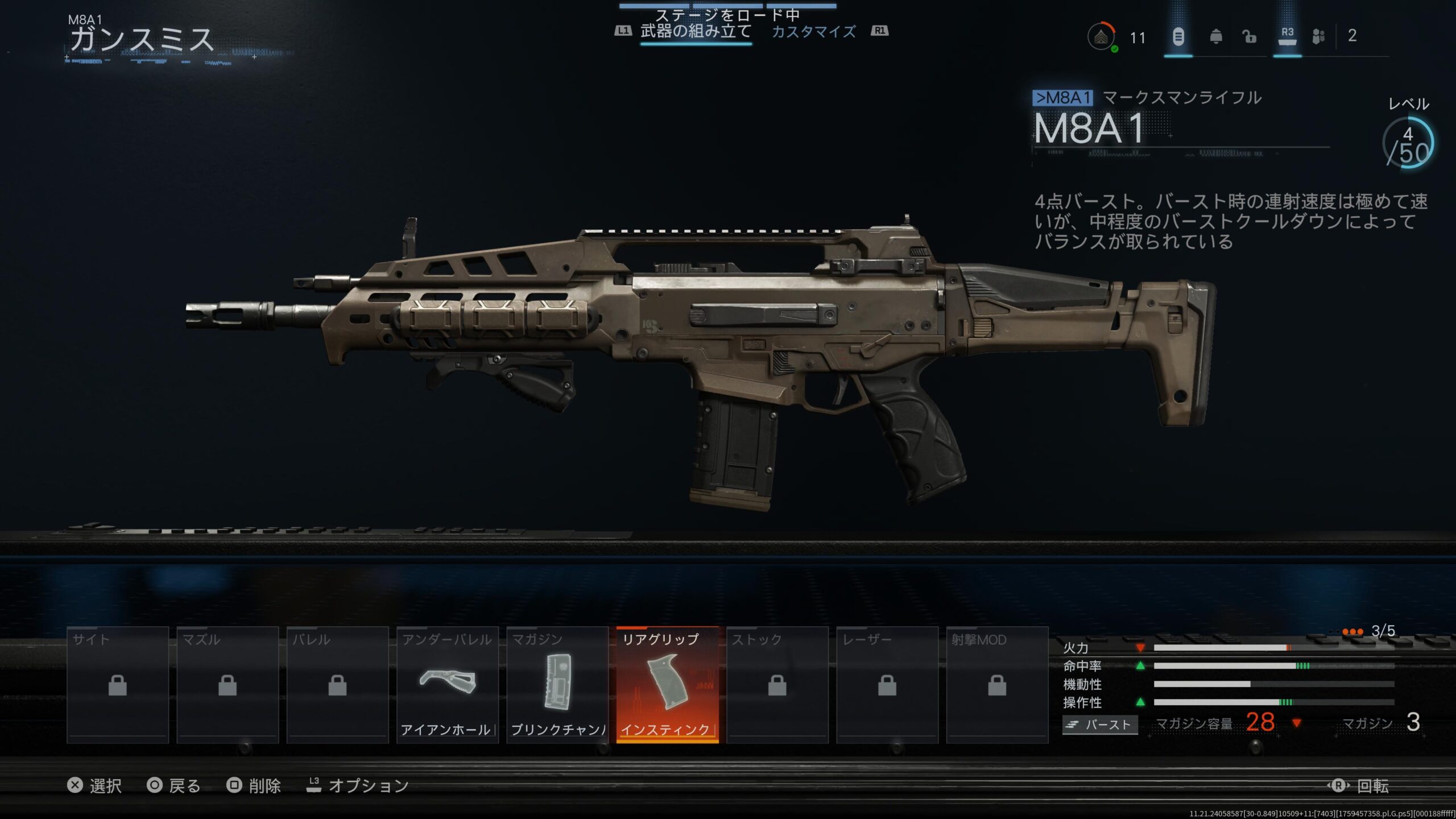The width and height of the screenshot is (1456, 819).
Task: Open the カスタマイズ tab
Action: [813, 31]
